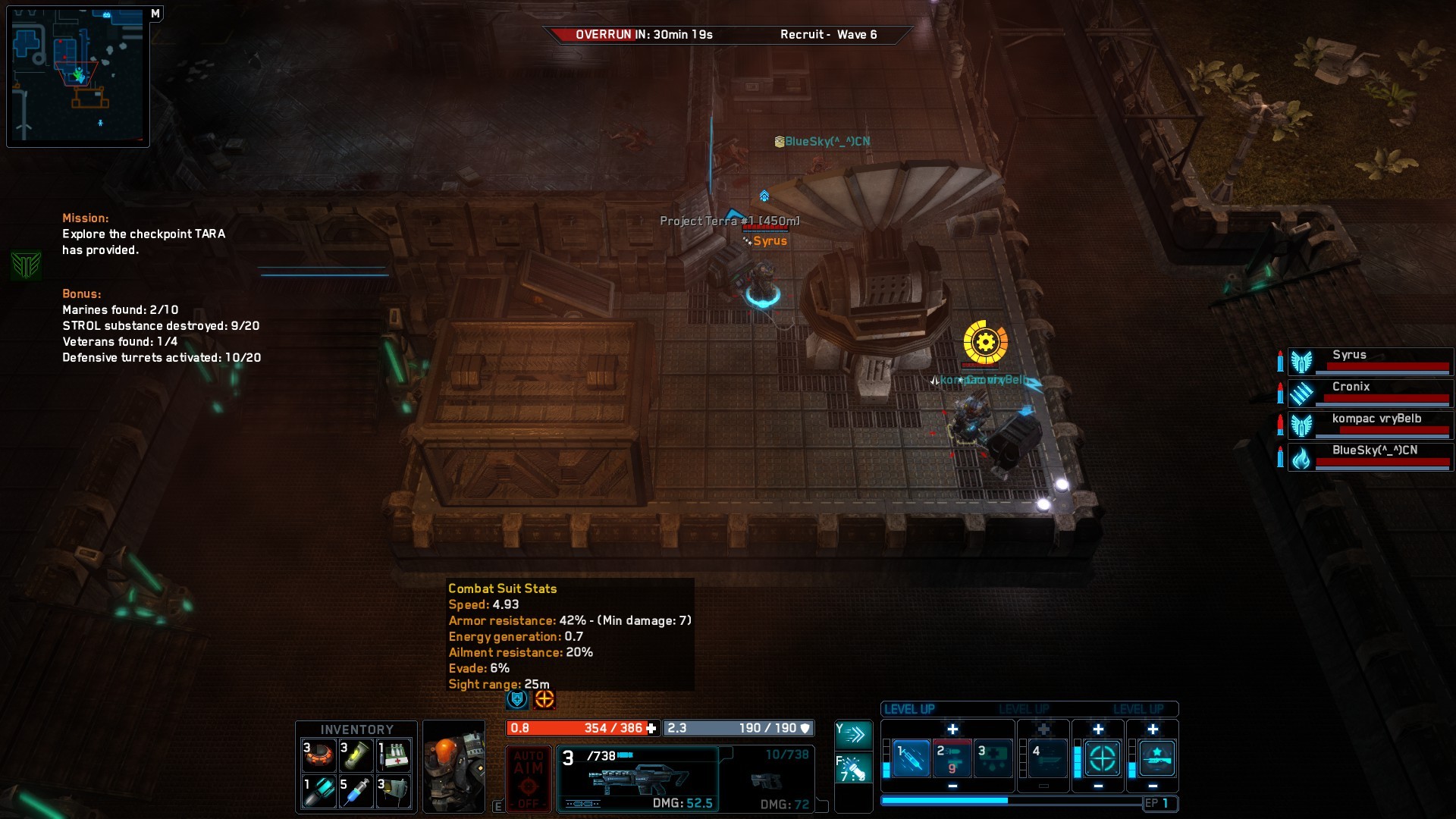This screenshot has width=1456, height=819.
Task: Select the cyan canister inventory item
Action: click(319, 792)
